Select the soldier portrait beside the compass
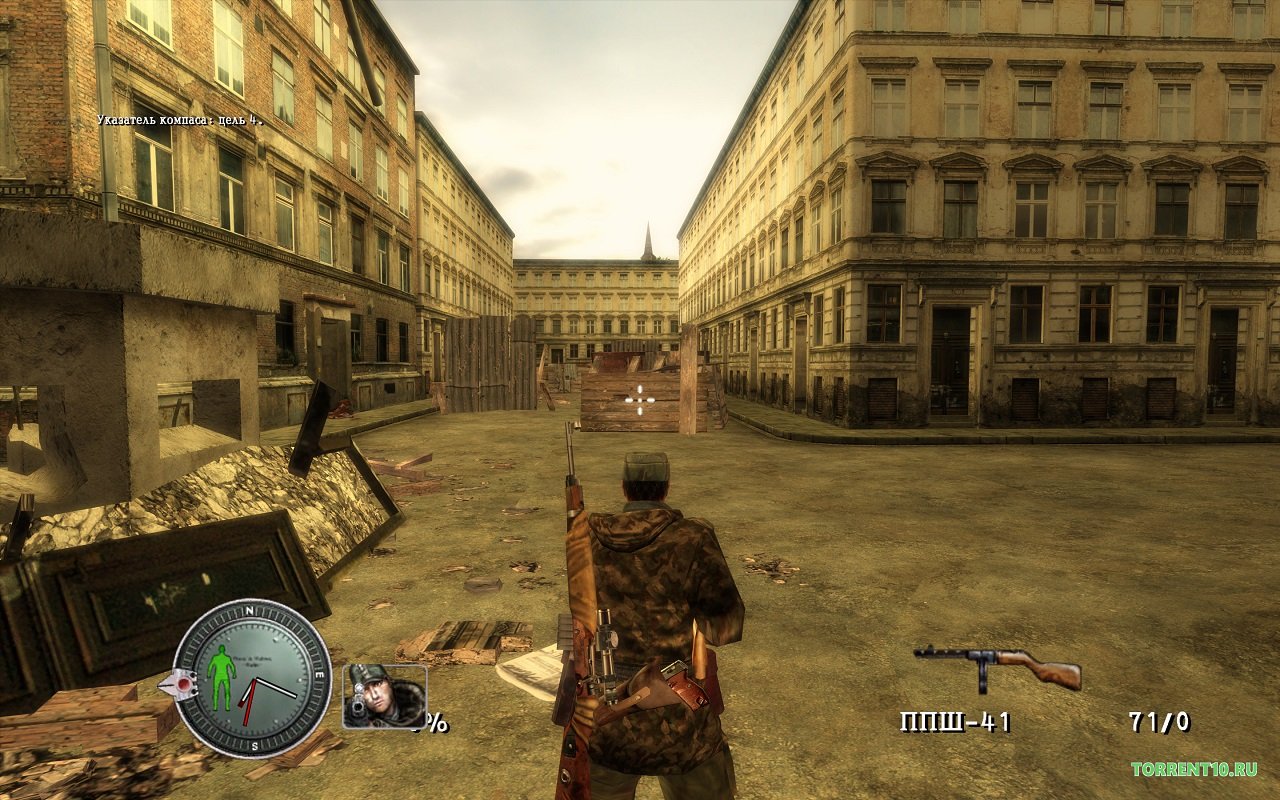1280x800 pixels. pos(384,696)
